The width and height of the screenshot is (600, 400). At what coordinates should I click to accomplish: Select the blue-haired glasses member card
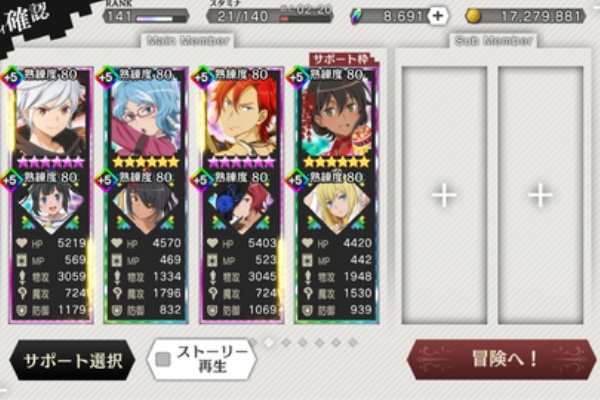click(x=147, y=120)
